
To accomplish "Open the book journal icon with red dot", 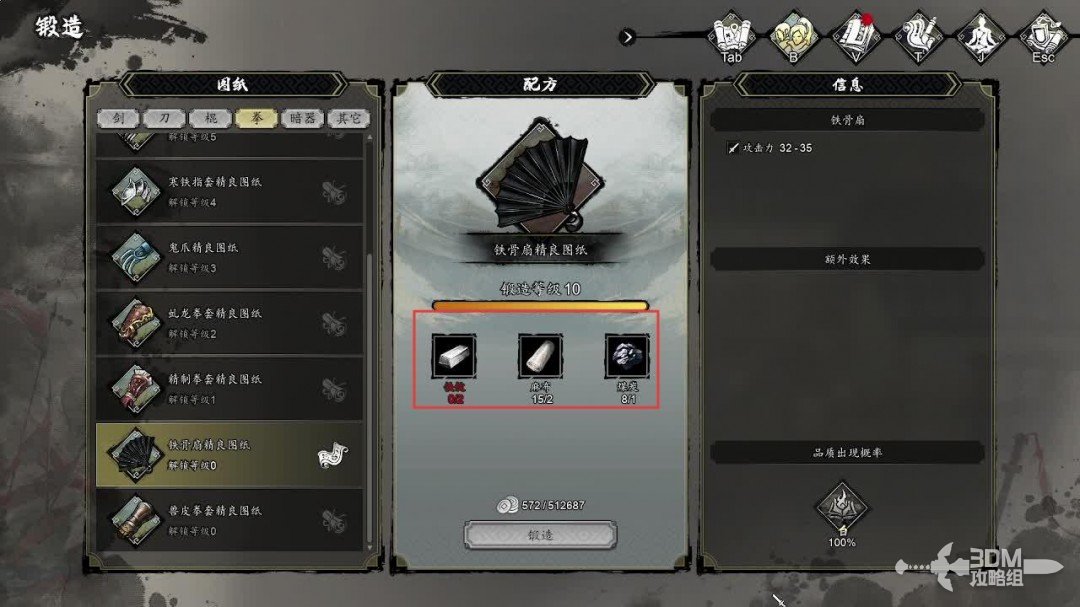I will click(856, 35).
